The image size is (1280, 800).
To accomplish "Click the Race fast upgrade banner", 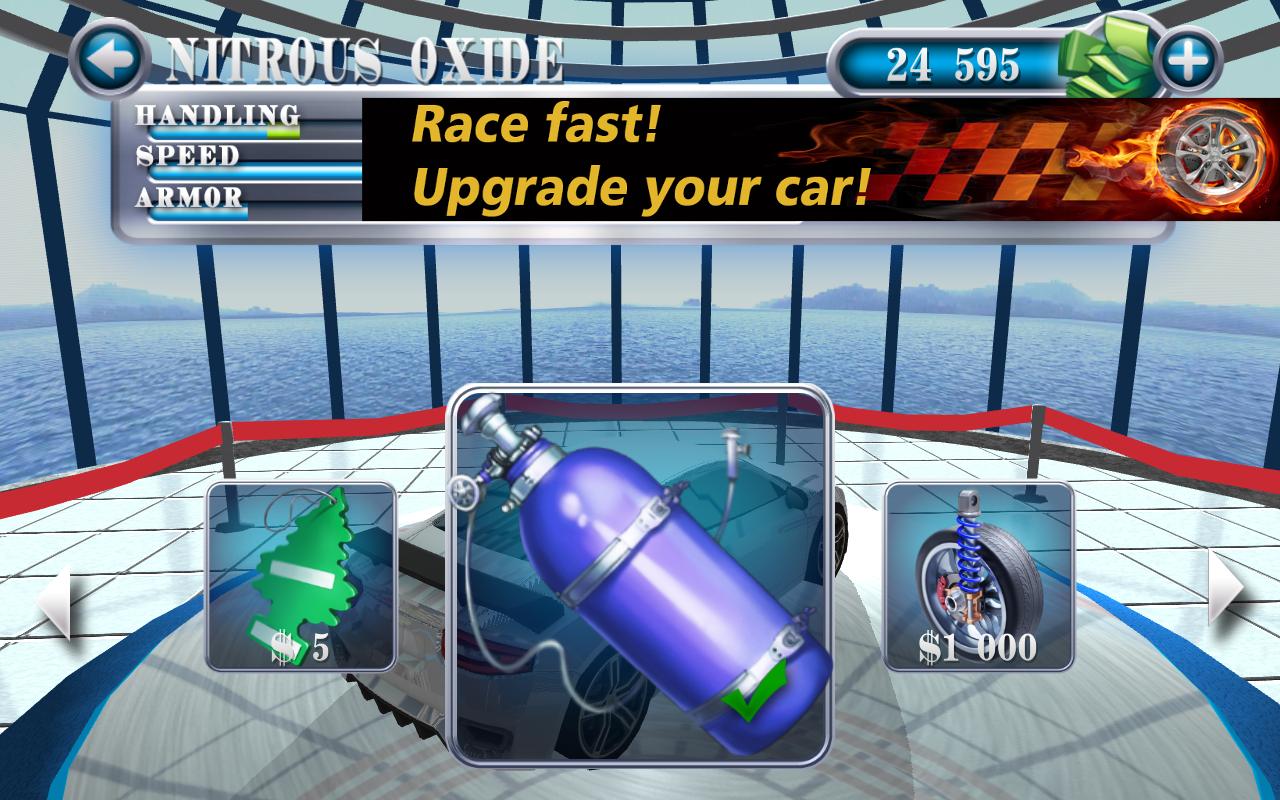I will coord(640,155).
